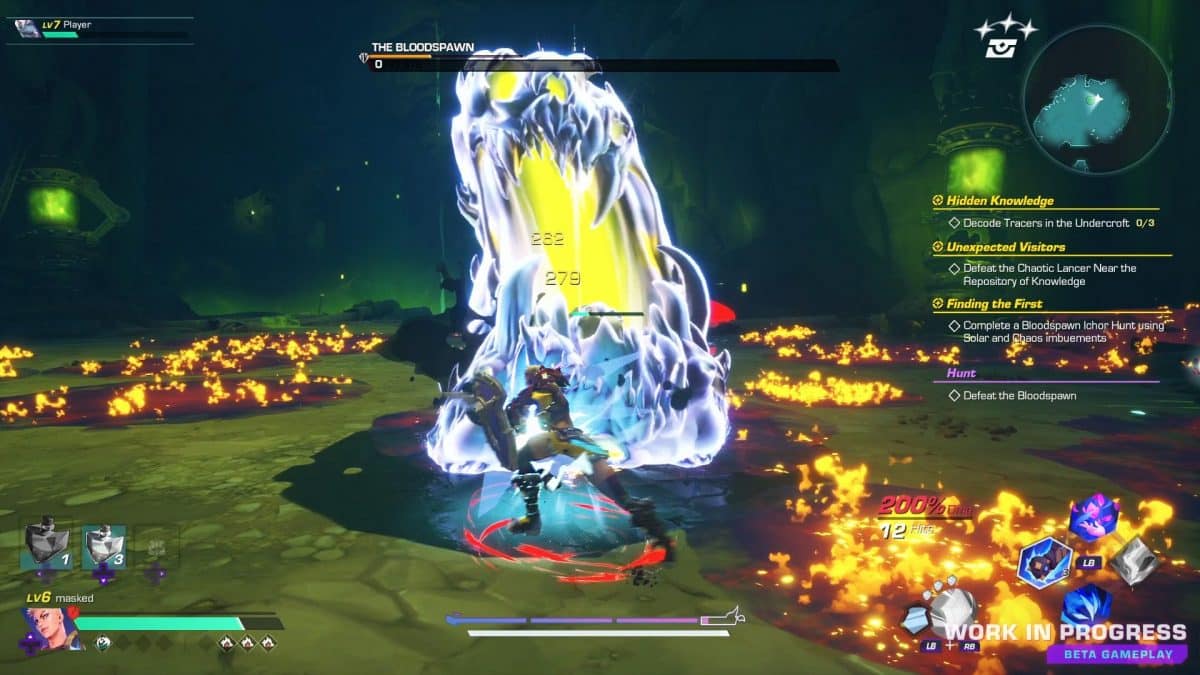This screenshot has width=1200, height=675.
Task: Open the Finding the First quest
Action: pyautogui.click(x=994, y=304)
